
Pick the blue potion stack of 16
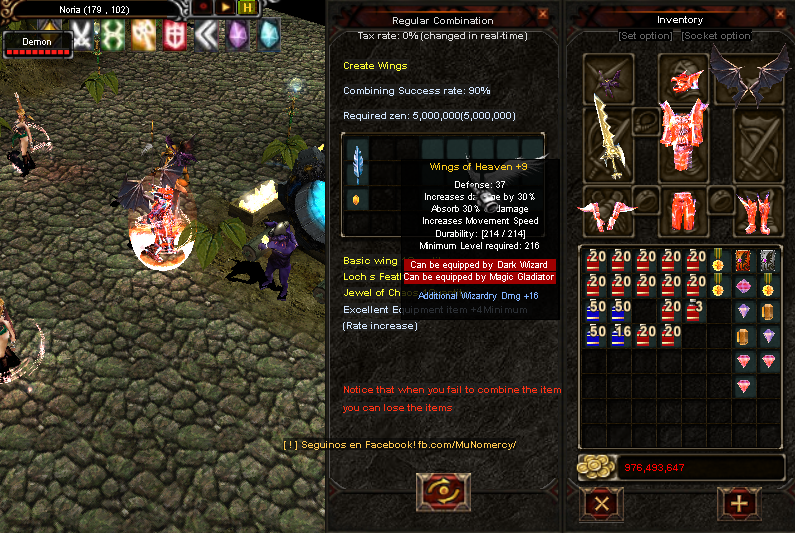click(x=620, y=336)
